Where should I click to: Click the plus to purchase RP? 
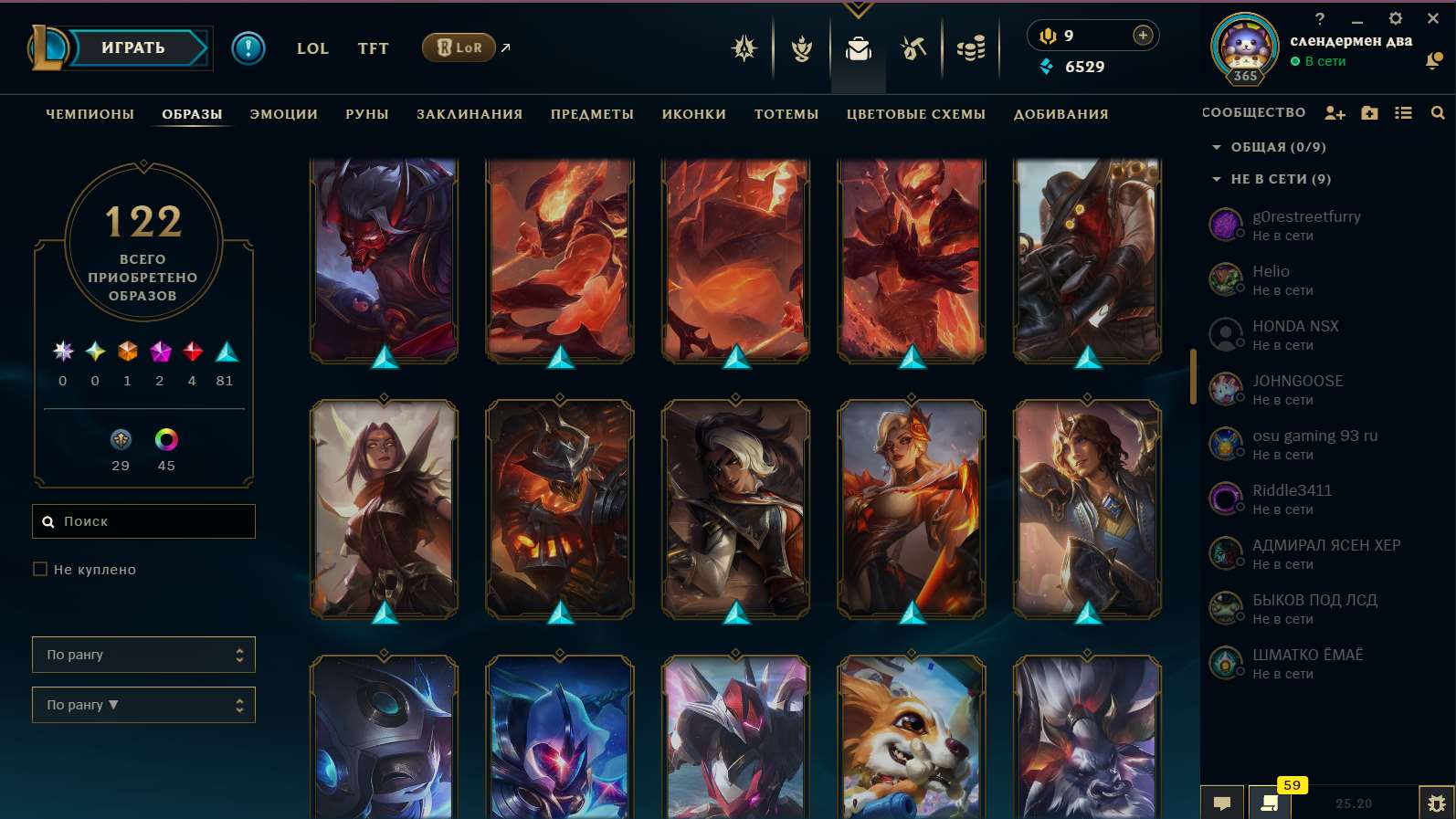tap(1142, 35)
